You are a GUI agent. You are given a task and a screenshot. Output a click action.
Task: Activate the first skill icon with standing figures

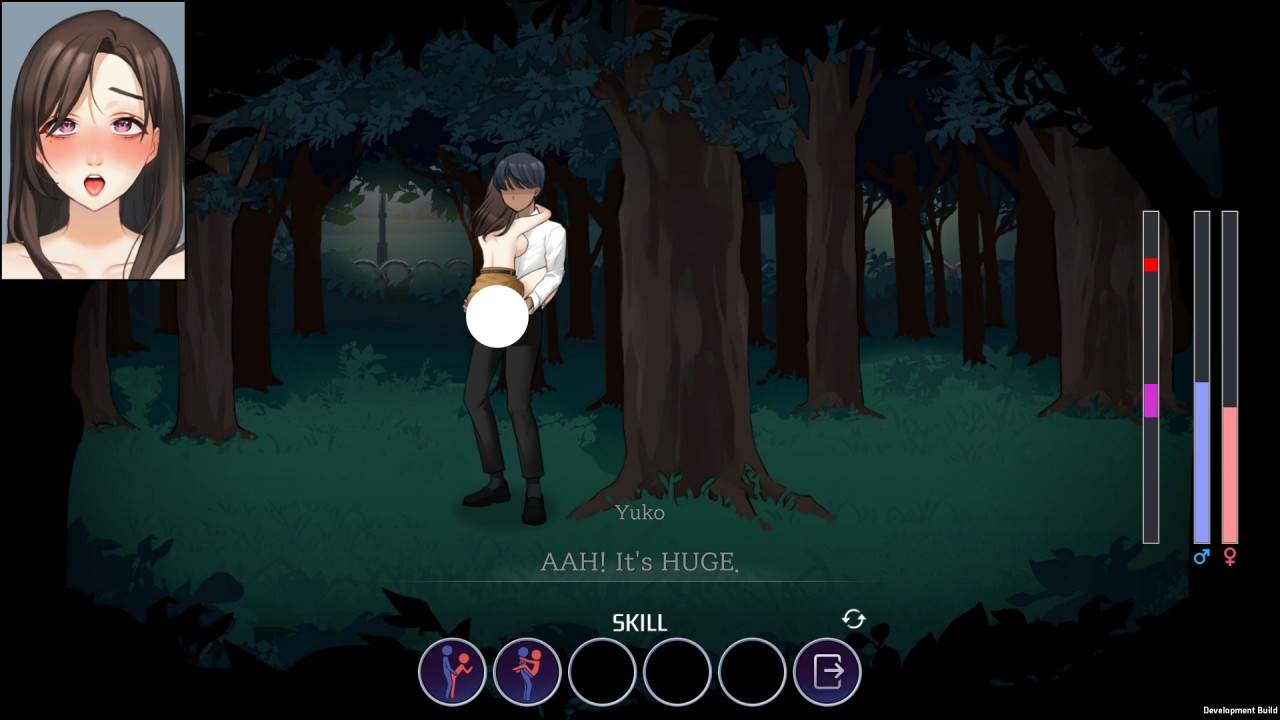452,672
